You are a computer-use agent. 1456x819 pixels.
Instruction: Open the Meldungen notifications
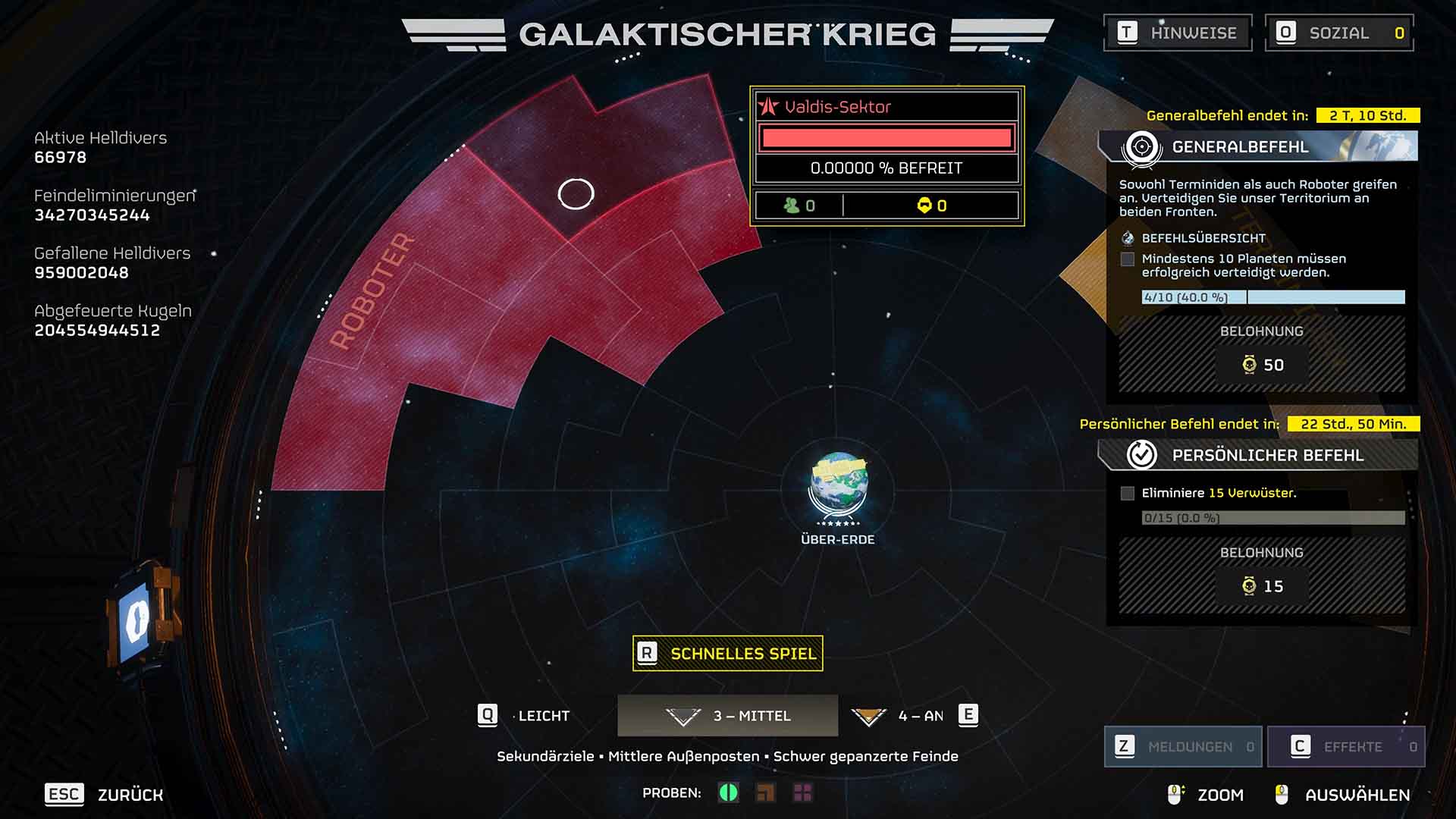[x=1183, y=747]
